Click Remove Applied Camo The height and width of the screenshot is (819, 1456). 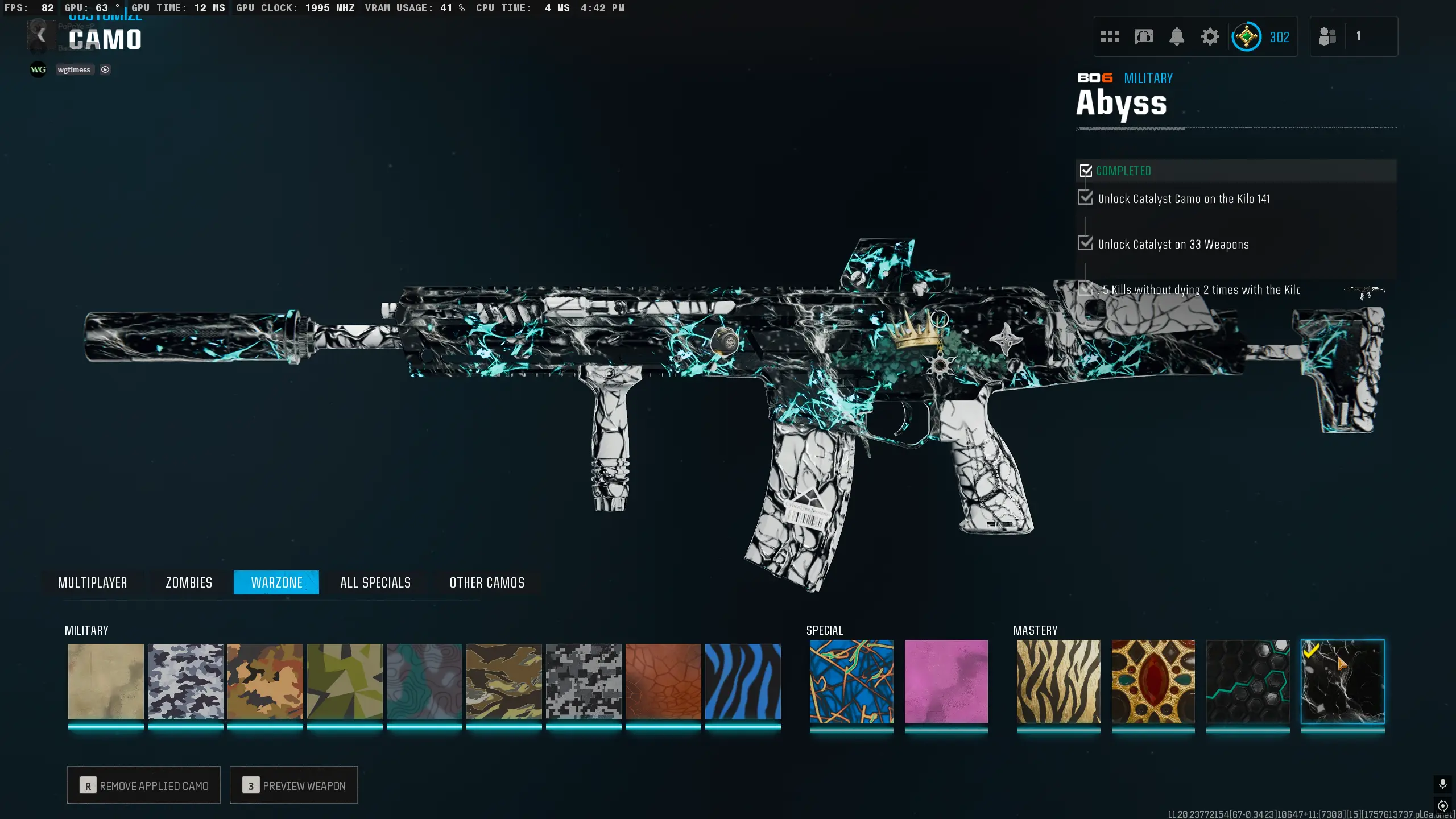point(144,785)
